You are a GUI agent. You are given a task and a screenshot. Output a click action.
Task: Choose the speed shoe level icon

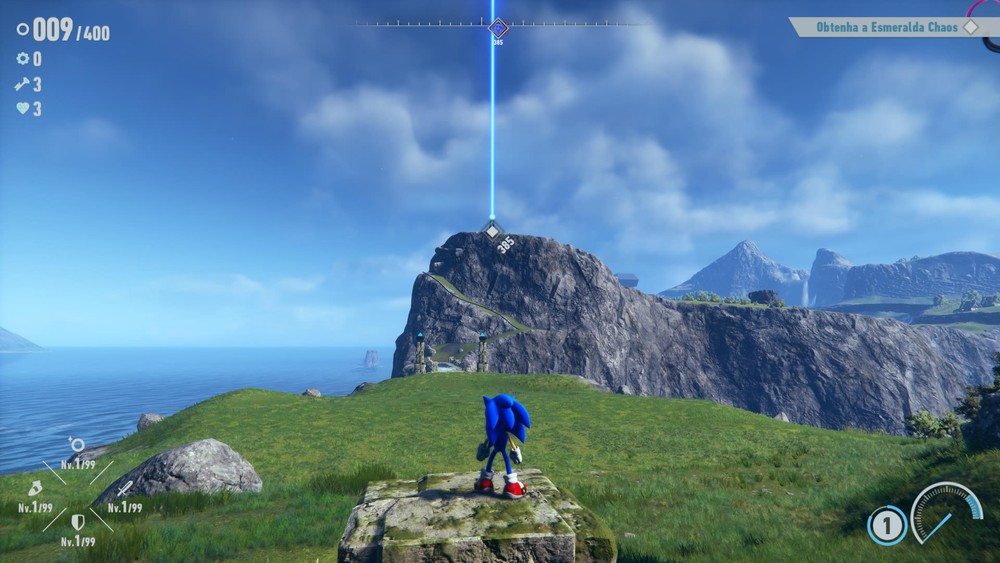click(35, 489)
